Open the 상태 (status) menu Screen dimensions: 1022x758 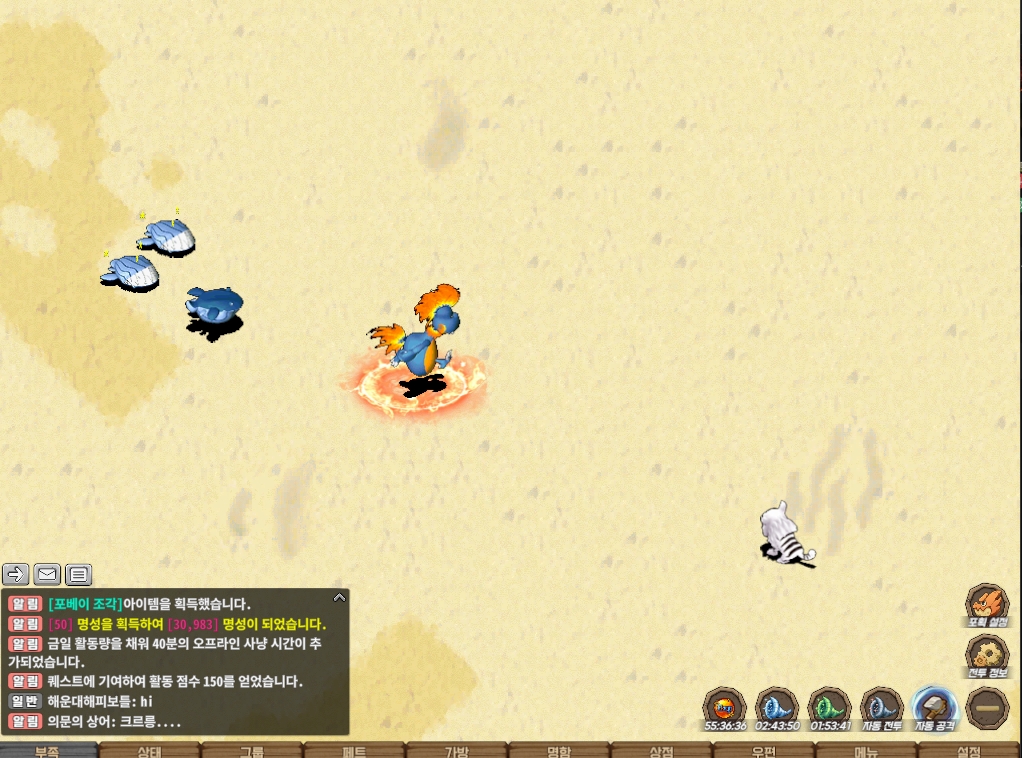coord(150,750)
